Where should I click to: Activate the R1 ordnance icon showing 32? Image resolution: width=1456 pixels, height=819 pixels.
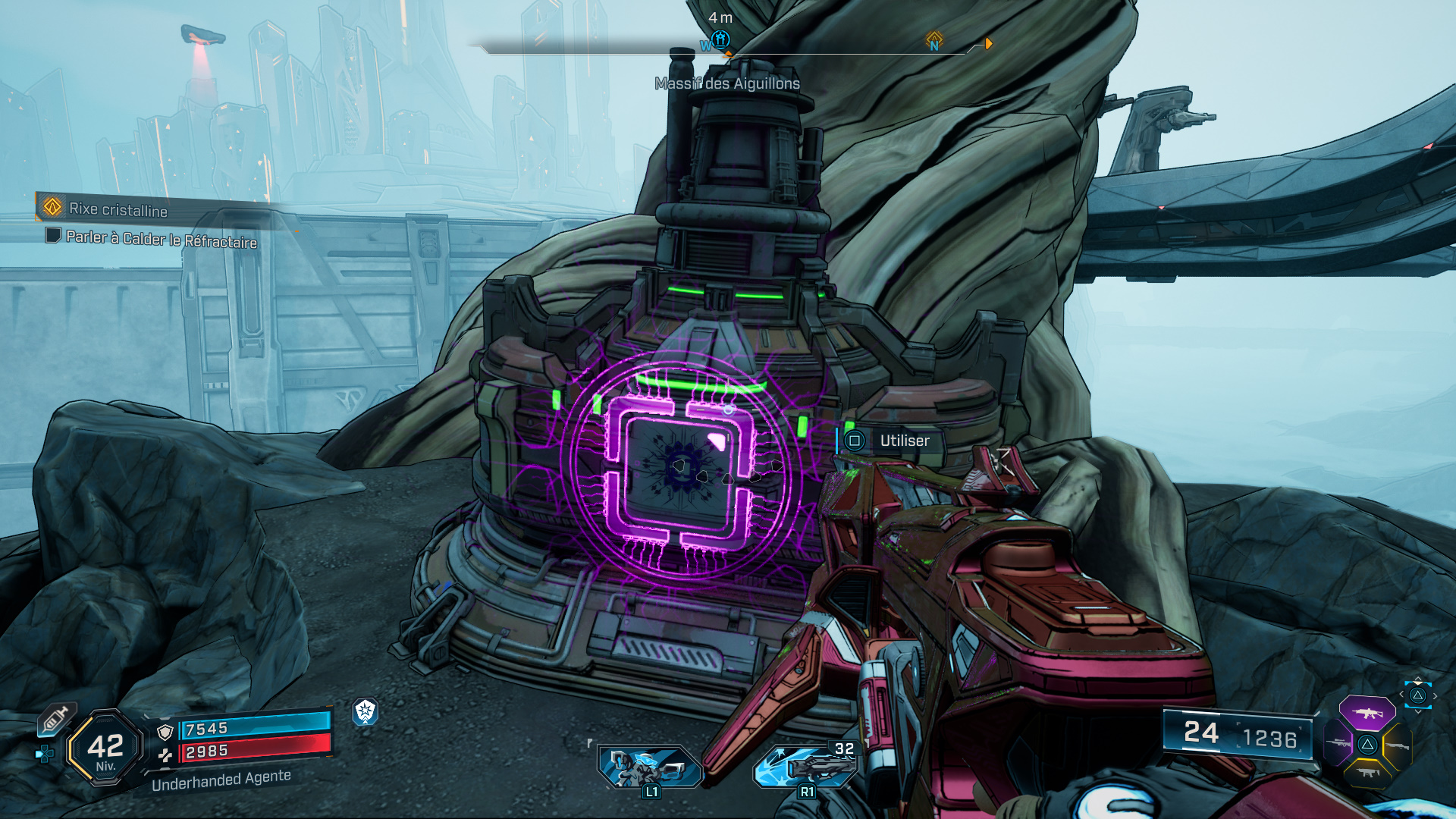click(x=806, y=767)
